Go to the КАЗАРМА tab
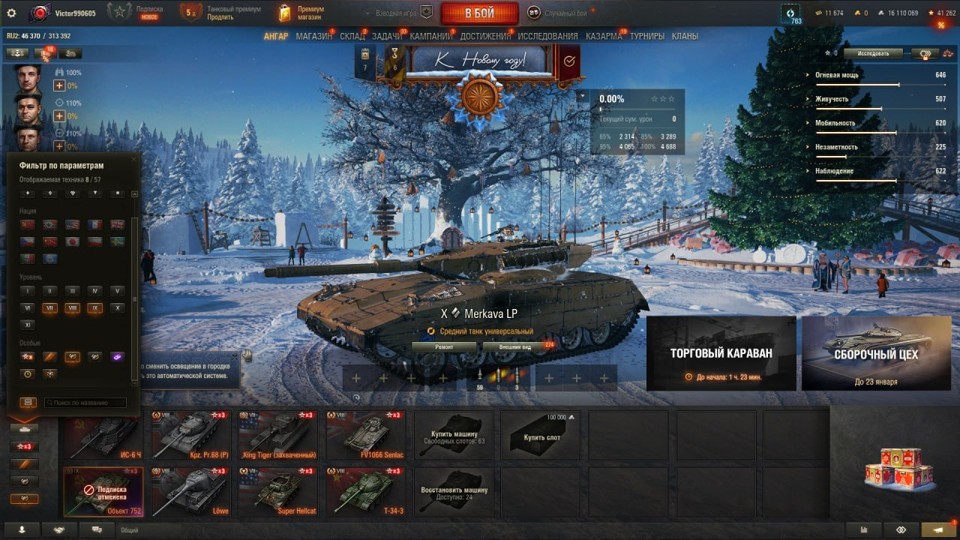This screenshot has width=960, height=540. [604, 36]
